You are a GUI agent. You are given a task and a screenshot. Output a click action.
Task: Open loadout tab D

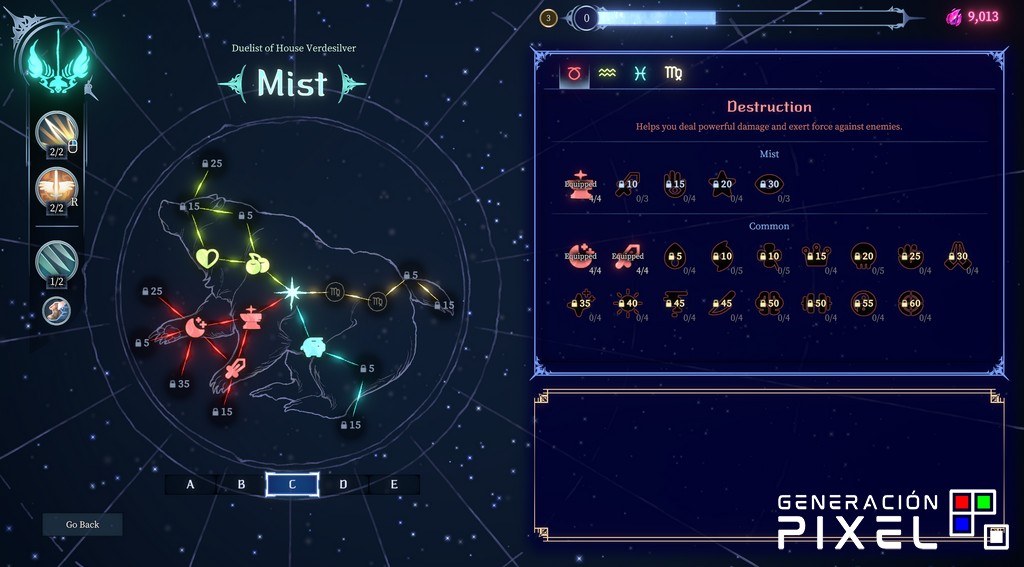(x=343, y=485)
